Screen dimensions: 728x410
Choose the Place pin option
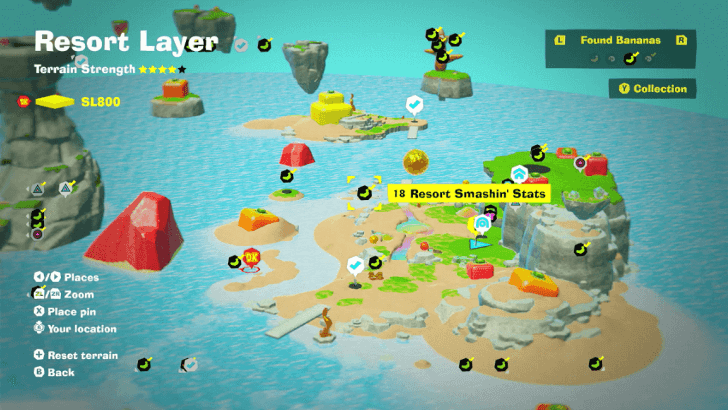point(70,312)
